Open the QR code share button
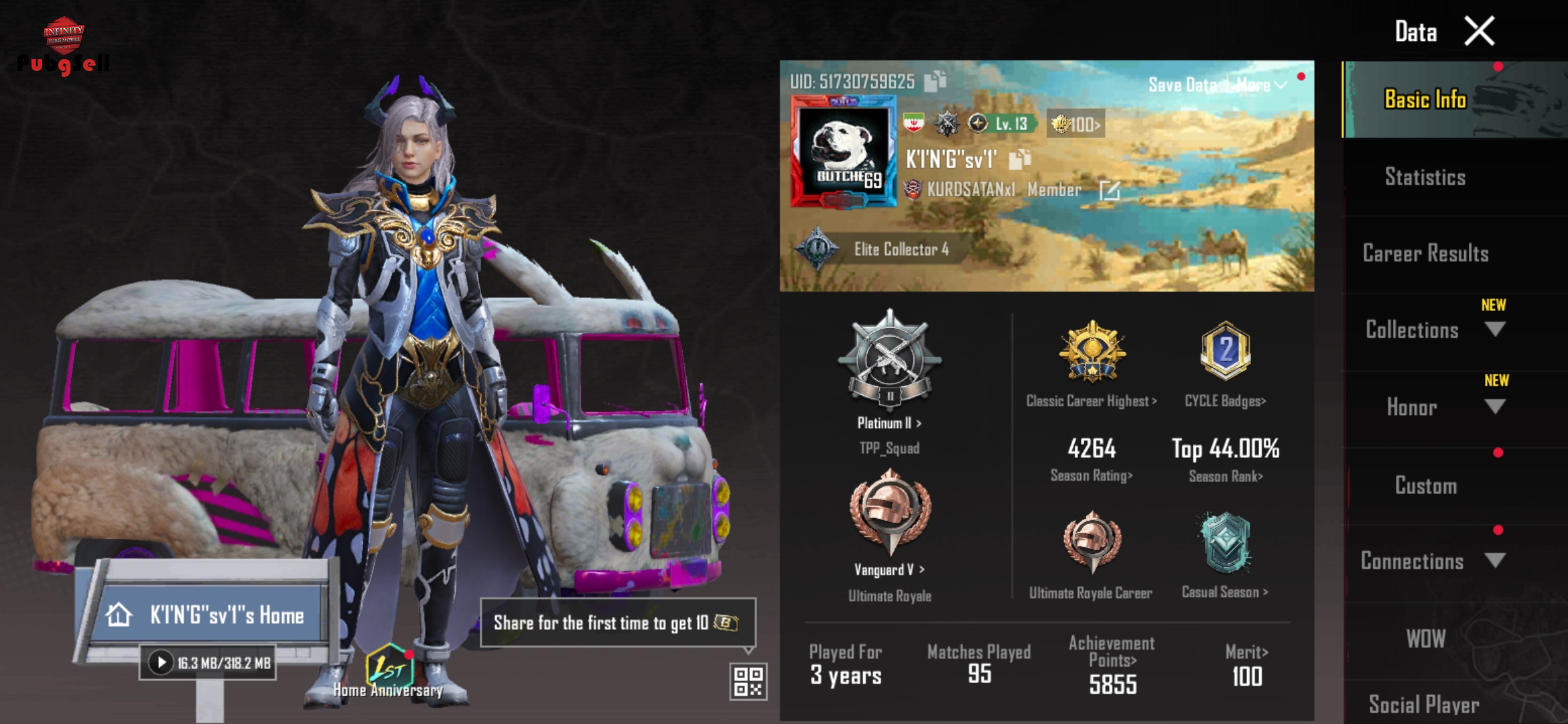Image resolution: width=1568 pixels, height=724 pixels. [748, 681]
